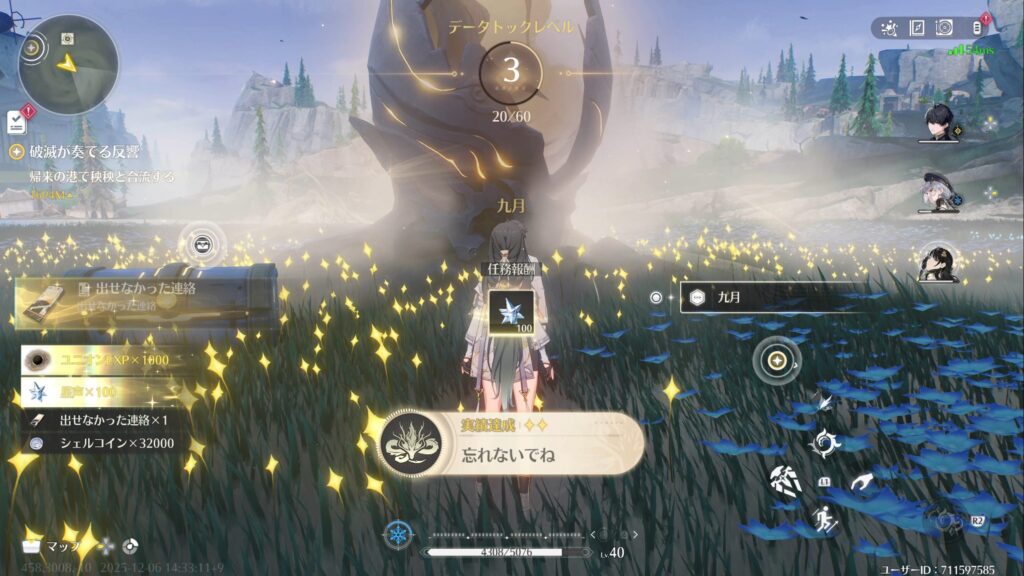Open the compass guidebook icon
1024x576 pixels.
click(x=916, y=28)
